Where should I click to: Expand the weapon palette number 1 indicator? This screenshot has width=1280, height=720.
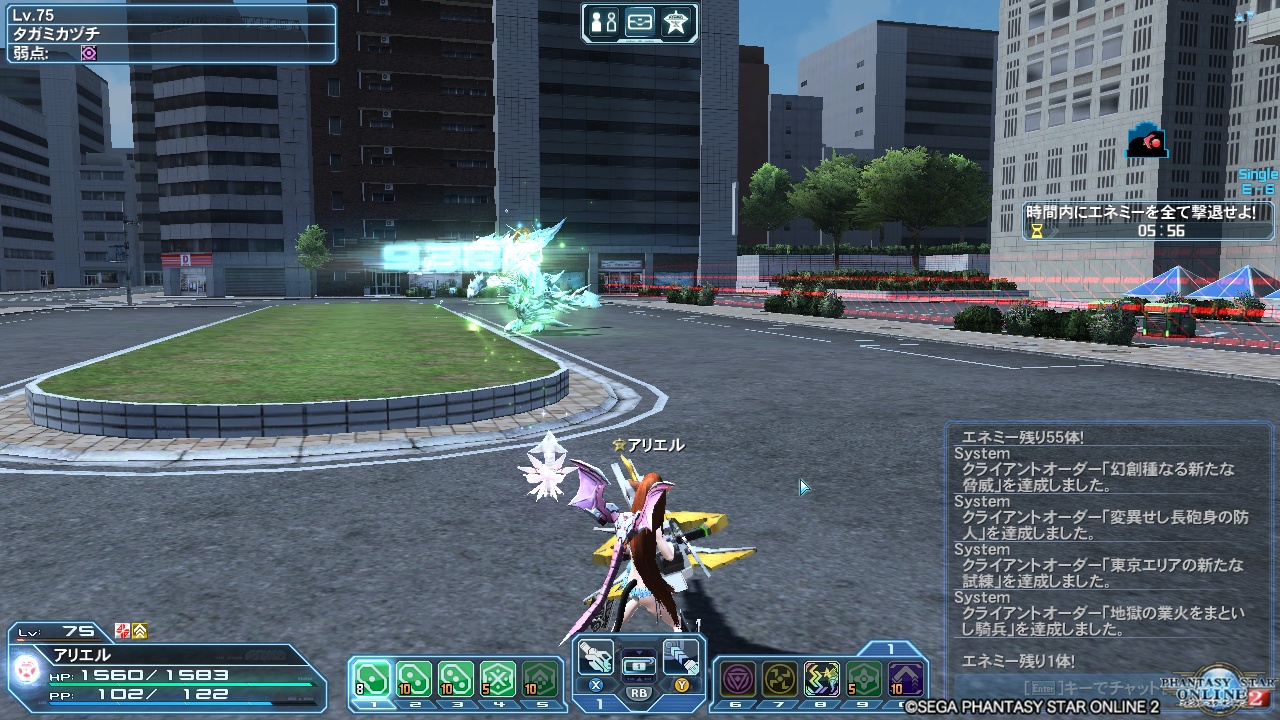[x=600, y=702]
